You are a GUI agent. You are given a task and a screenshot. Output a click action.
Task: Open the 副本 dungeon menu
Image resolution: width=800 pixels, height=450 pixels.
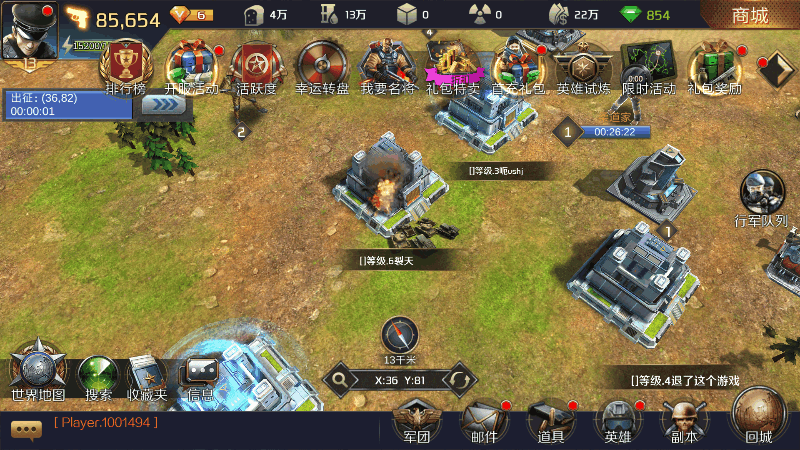pos(684,420)
